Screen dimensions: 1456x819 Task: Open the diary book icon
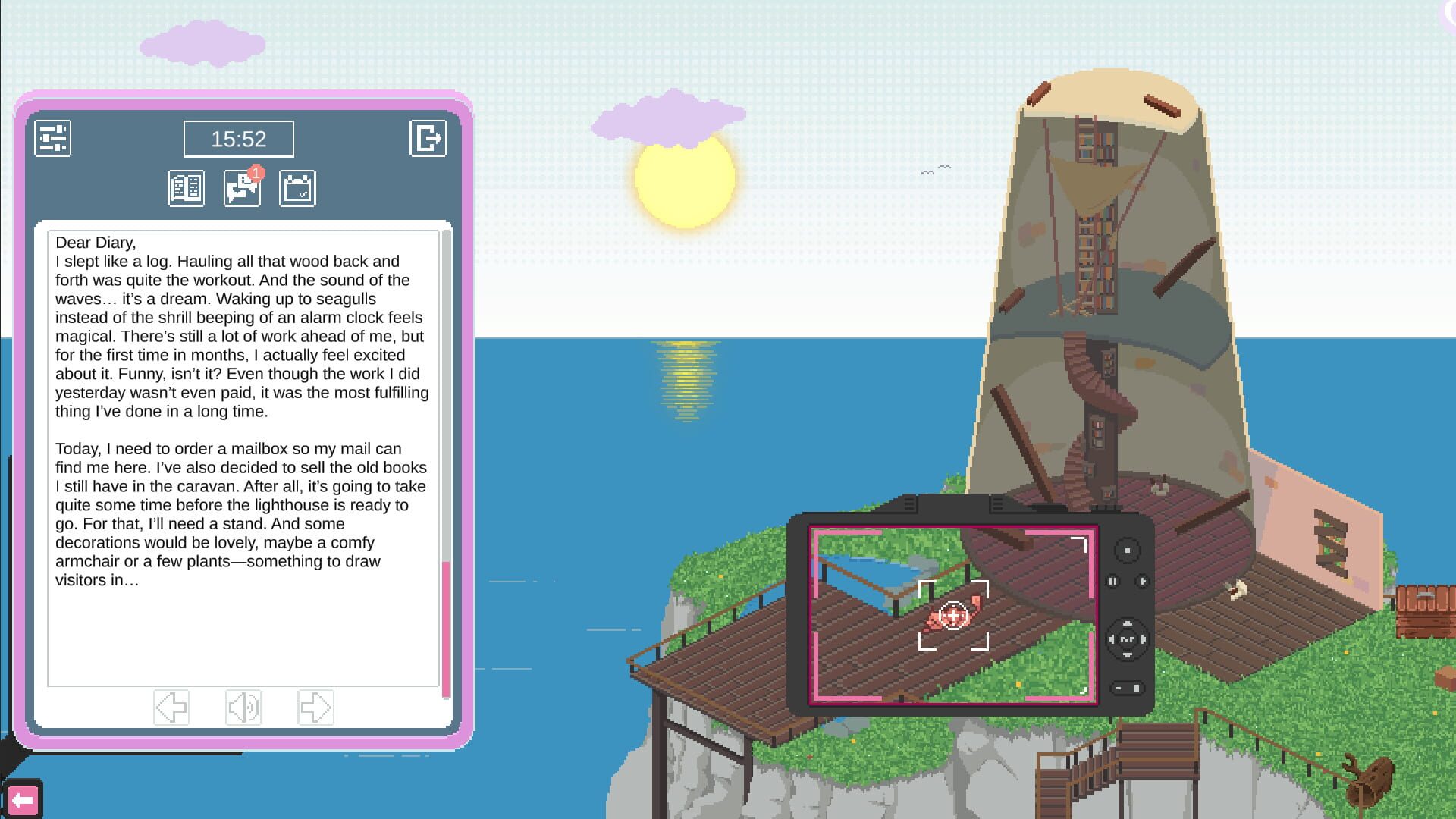pos(186,187)
